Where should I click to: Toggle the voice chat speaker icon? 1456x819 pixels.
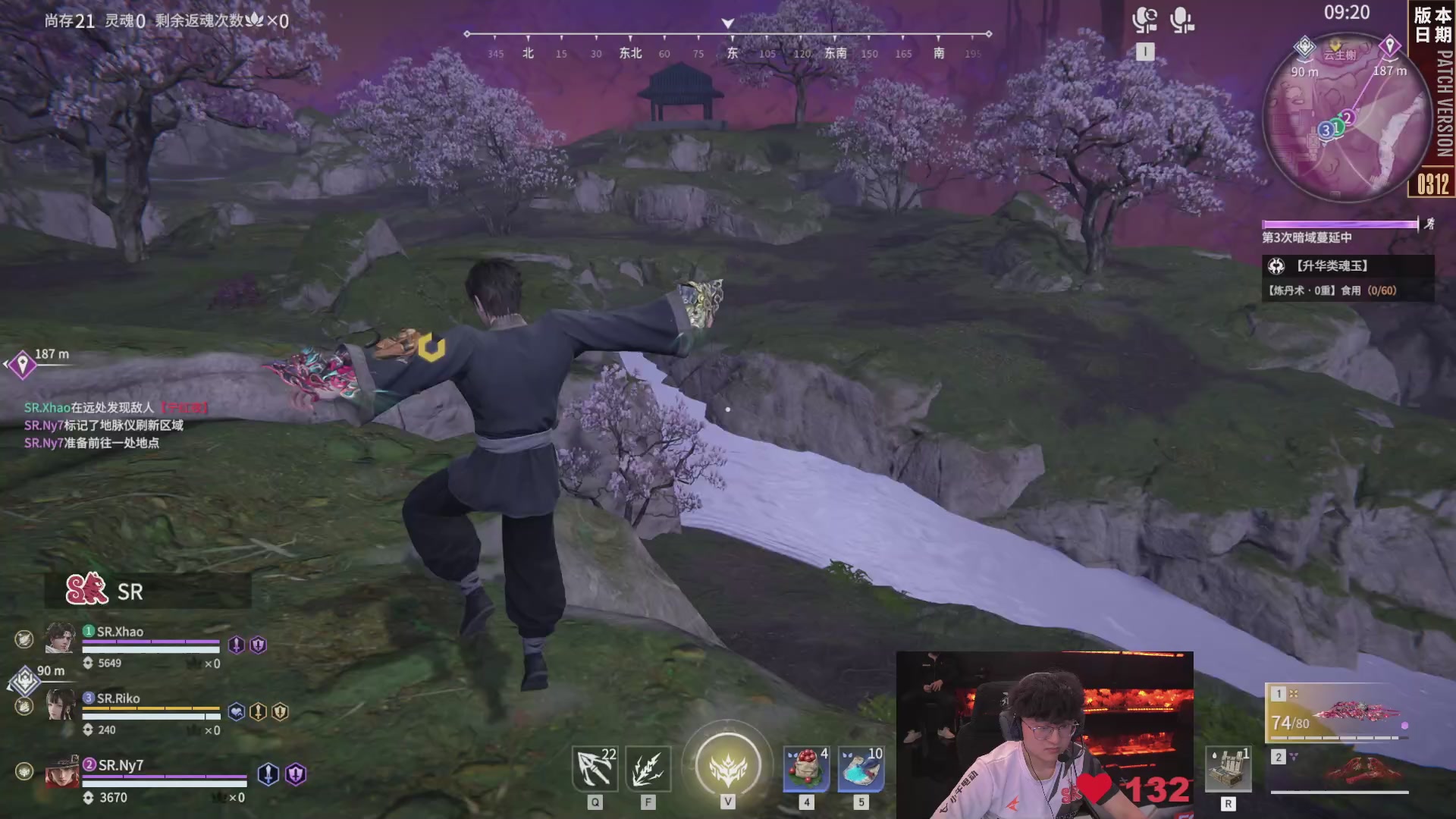coord(1144,20)
